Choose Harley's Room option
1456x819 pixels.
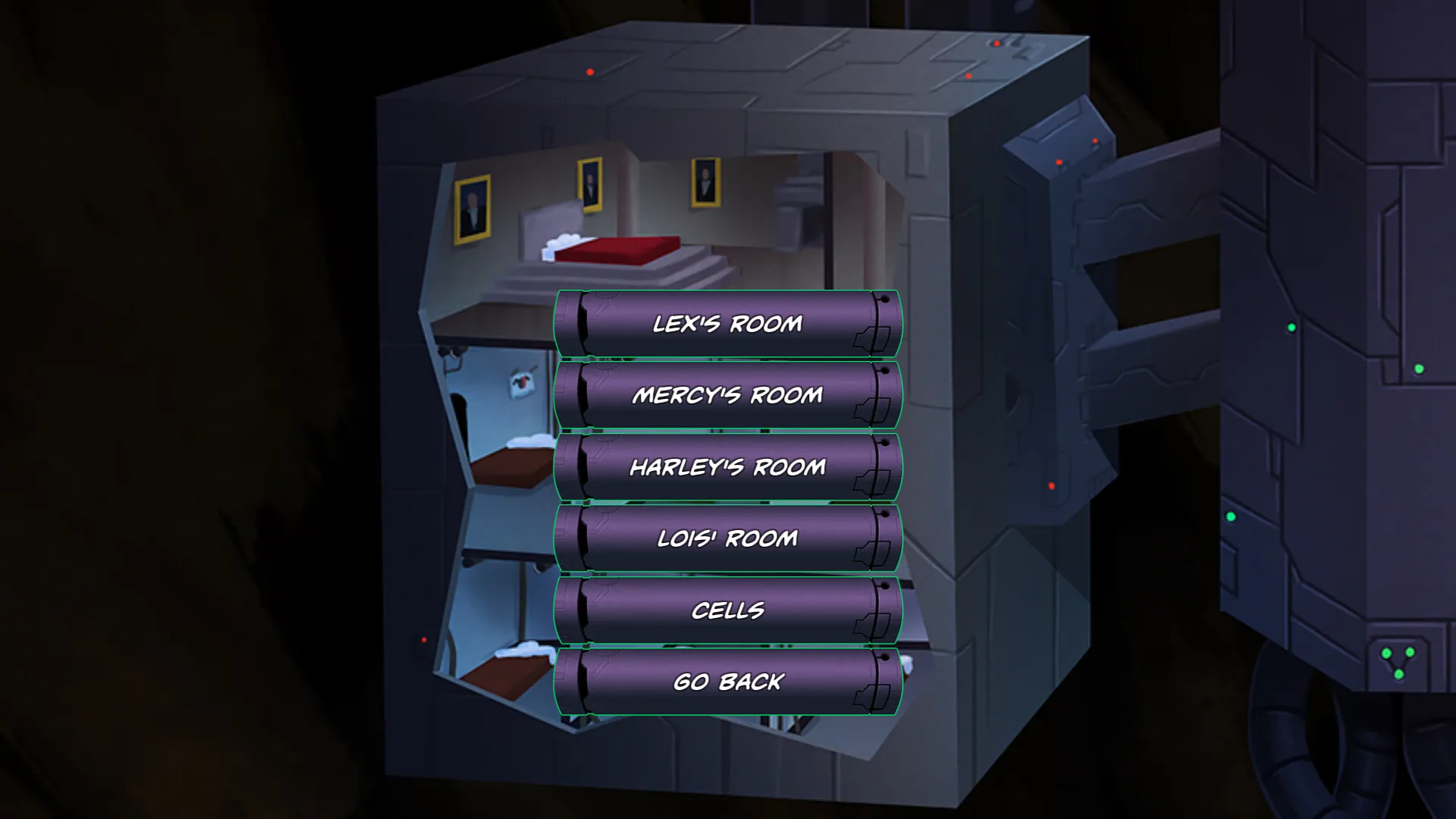[x=728, y=467]
